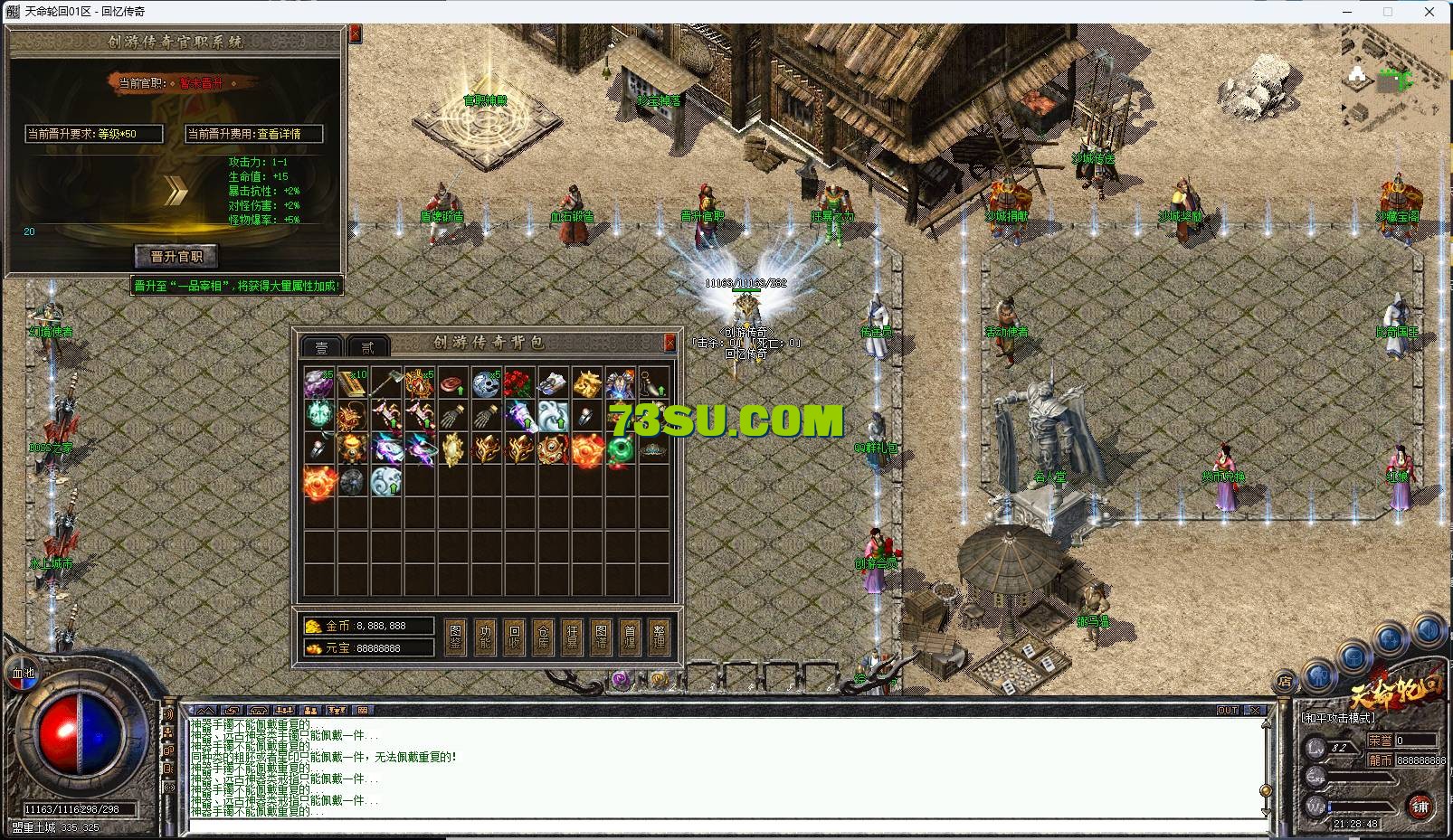Toggle the OUT button on chat panel
The height and width of the screenshot is (840, 1453).
pyautogui.click(x=1228, y=710)
